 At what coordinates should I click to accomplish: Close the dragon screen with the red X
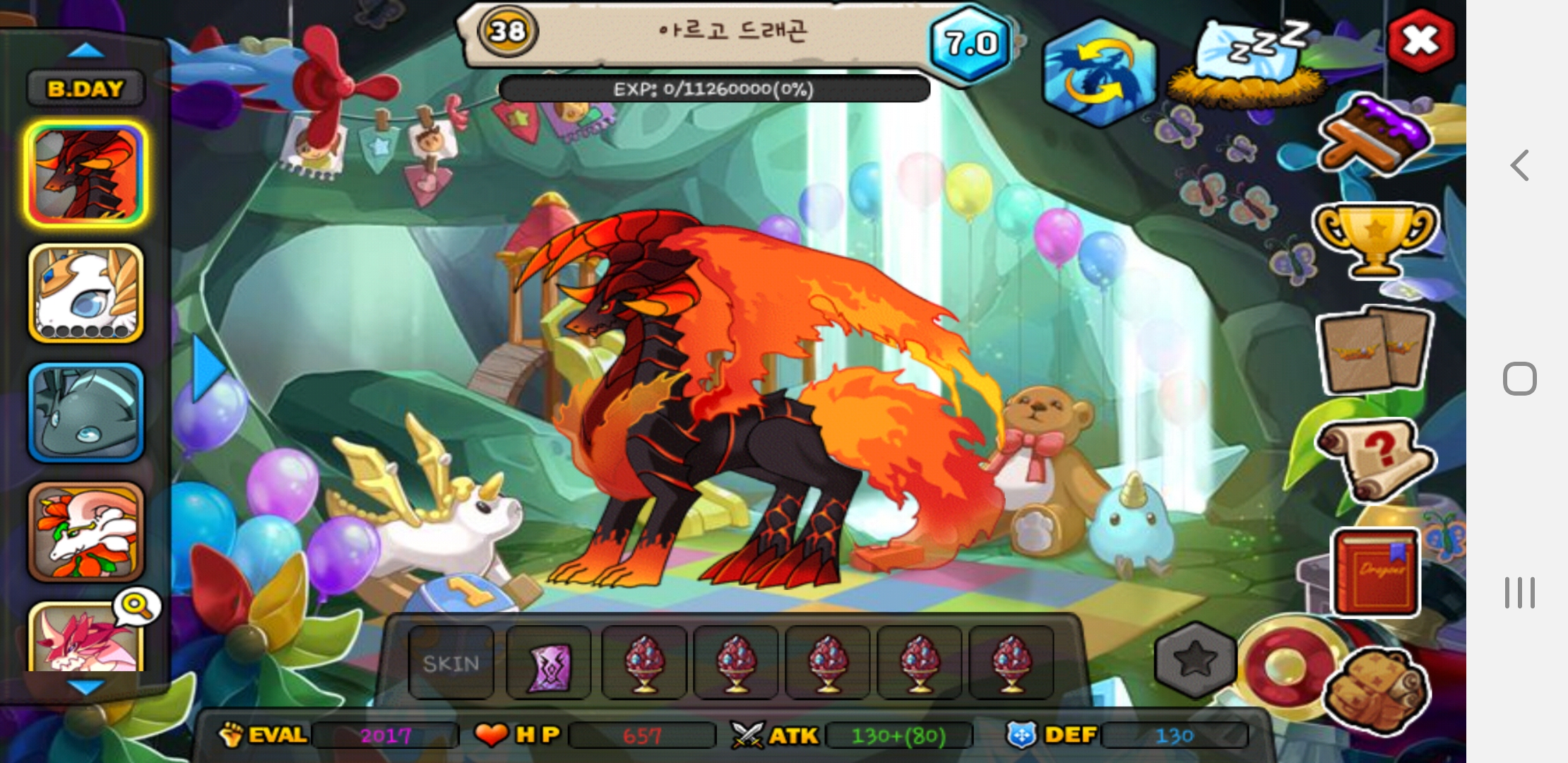point(1420,41)
